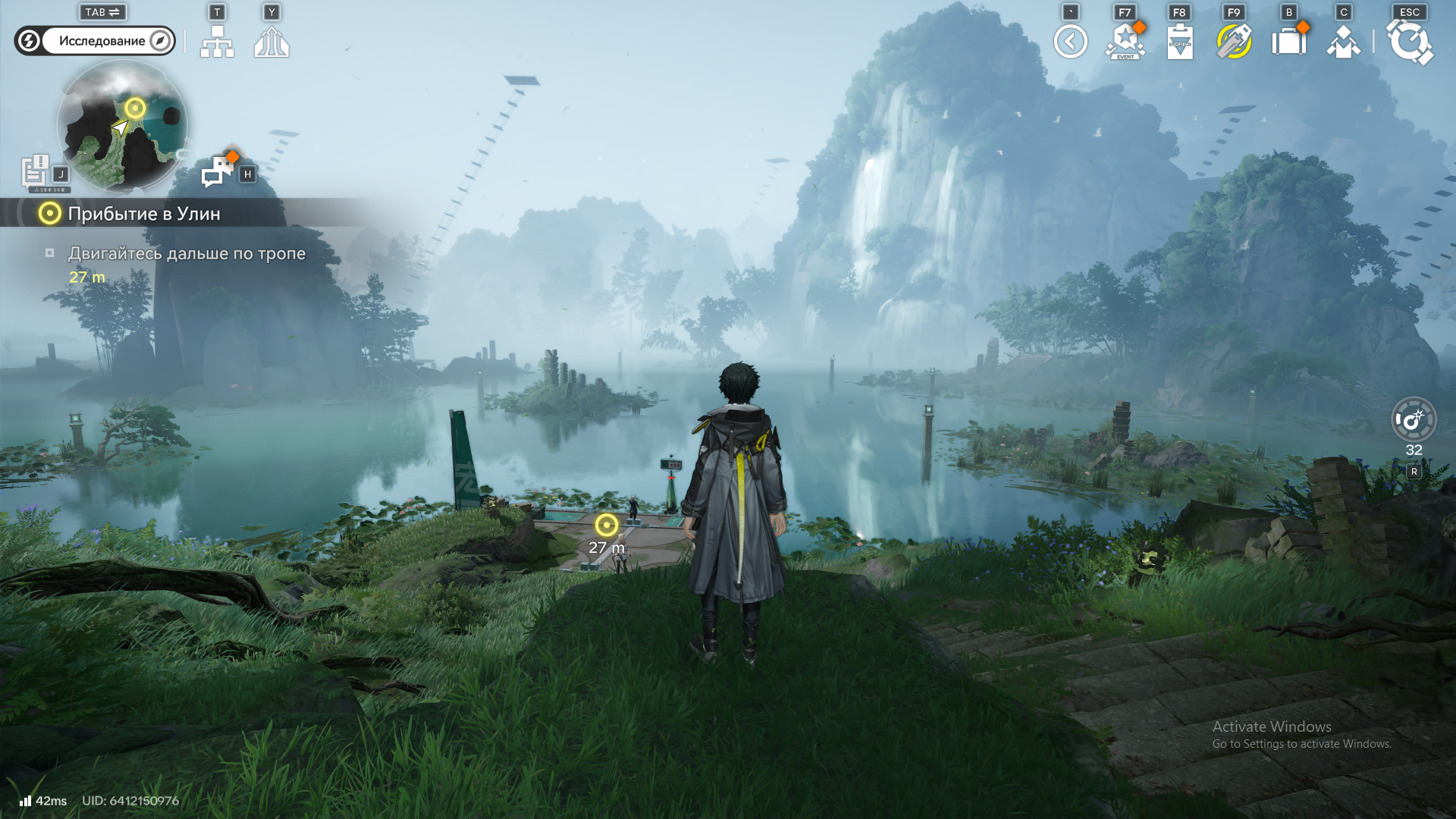Open the clipboard checklist icon
This screenshot has height=819, width=1456.
click(1180, 42)
